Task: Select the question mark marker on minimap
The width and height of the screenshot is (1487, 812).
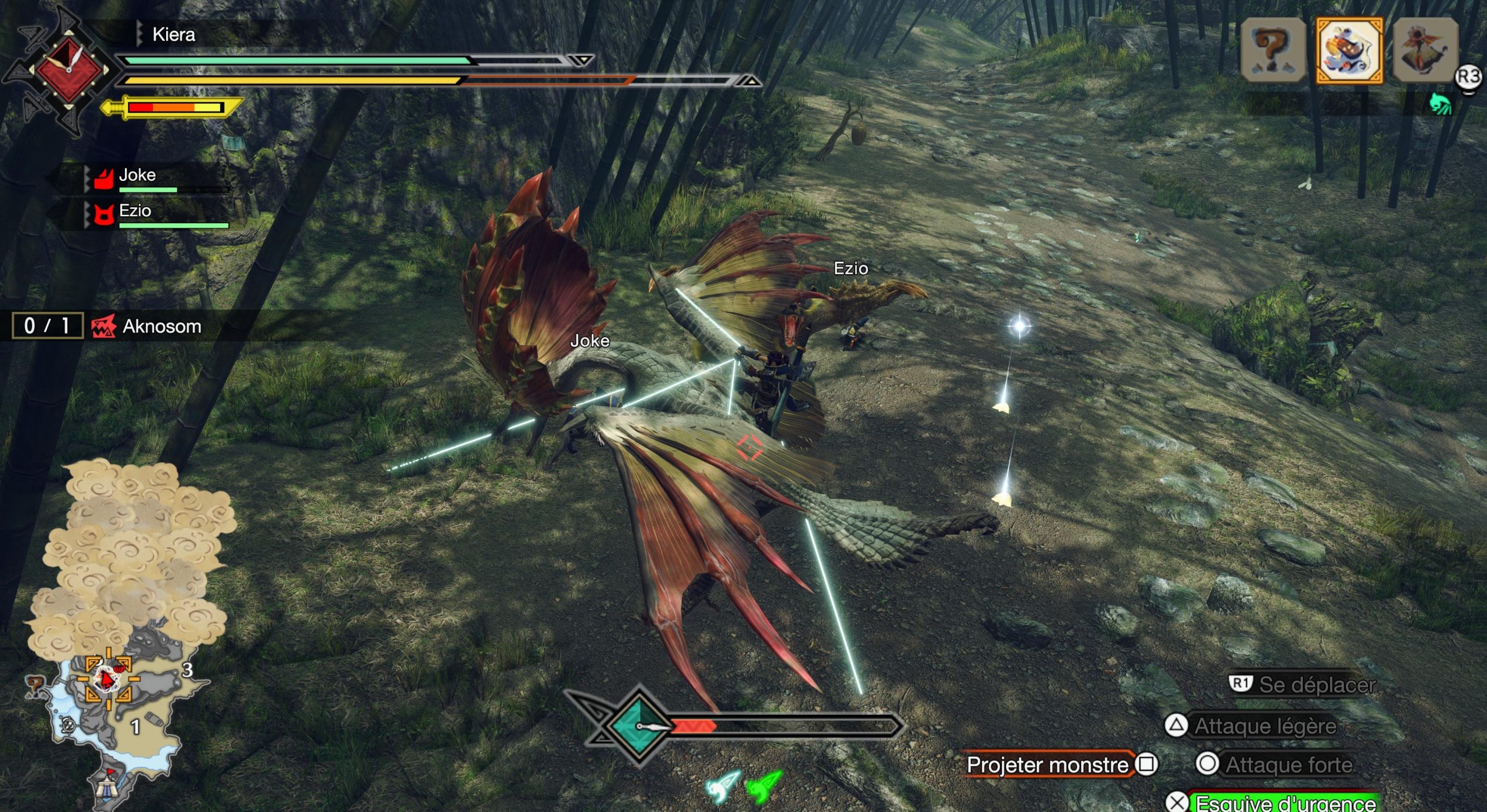Action: point(35,685)
